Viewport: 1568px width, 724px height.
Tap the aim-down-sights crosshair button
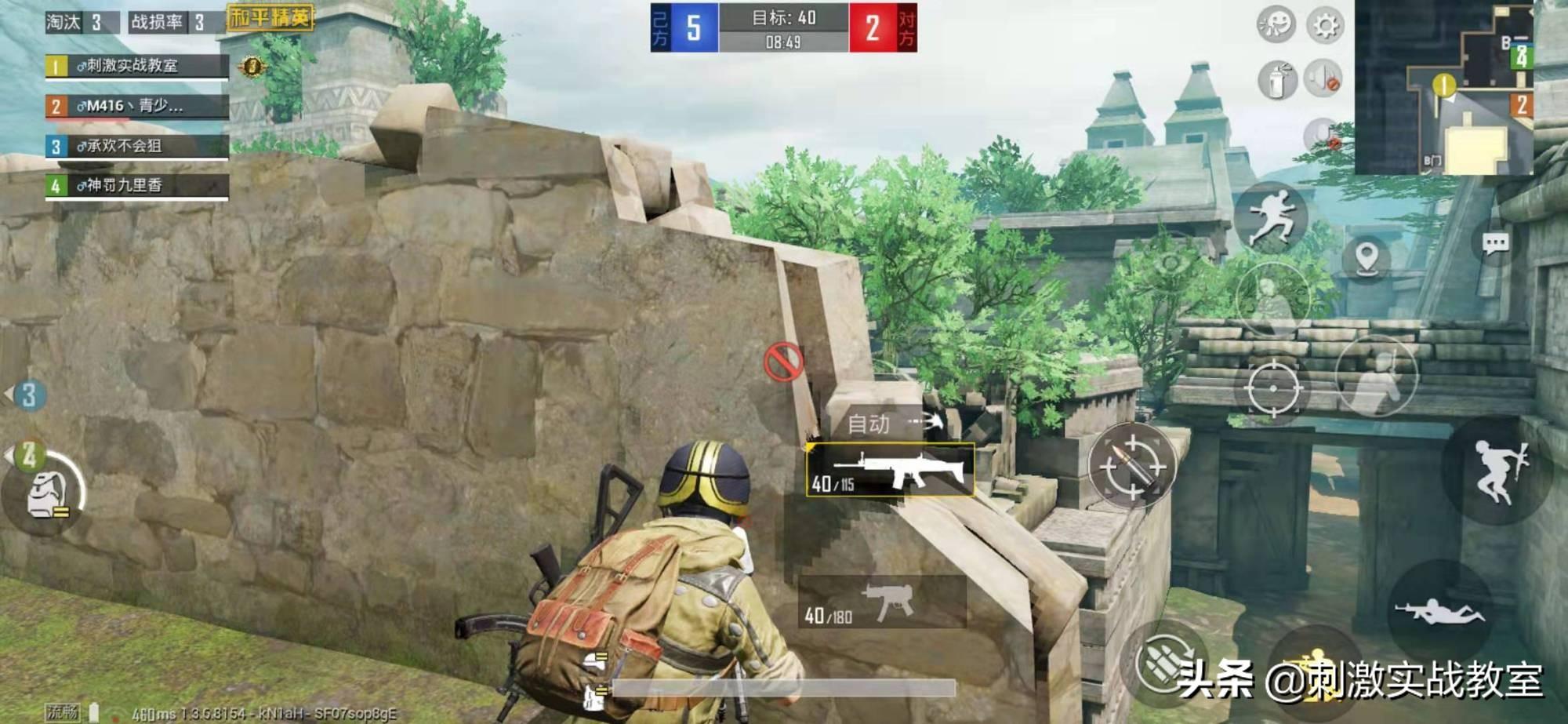1272,388
